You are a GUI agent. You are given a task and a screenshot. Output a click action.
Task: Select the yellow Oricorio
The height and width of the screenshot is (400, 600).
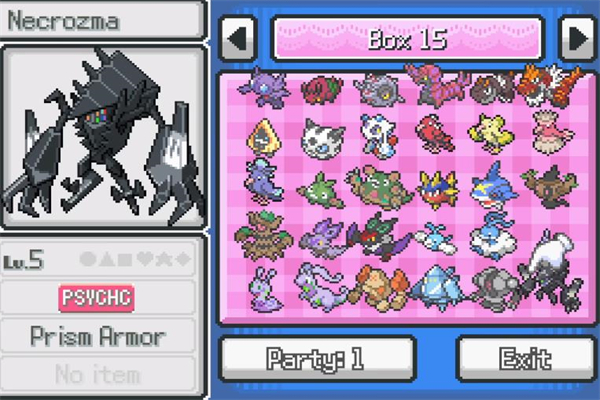(x=489, y=135)
